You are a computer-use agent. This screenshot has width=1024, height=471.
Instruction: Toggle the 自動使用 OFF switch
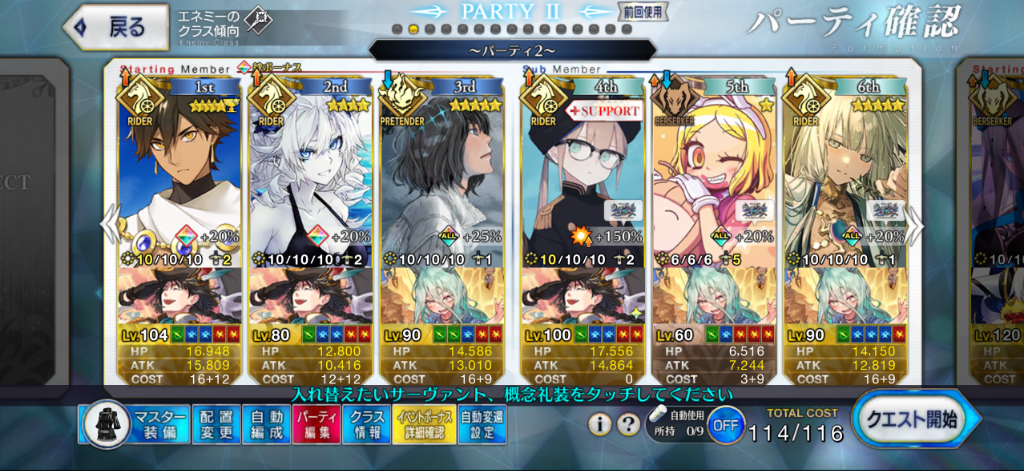click(726, 425)
